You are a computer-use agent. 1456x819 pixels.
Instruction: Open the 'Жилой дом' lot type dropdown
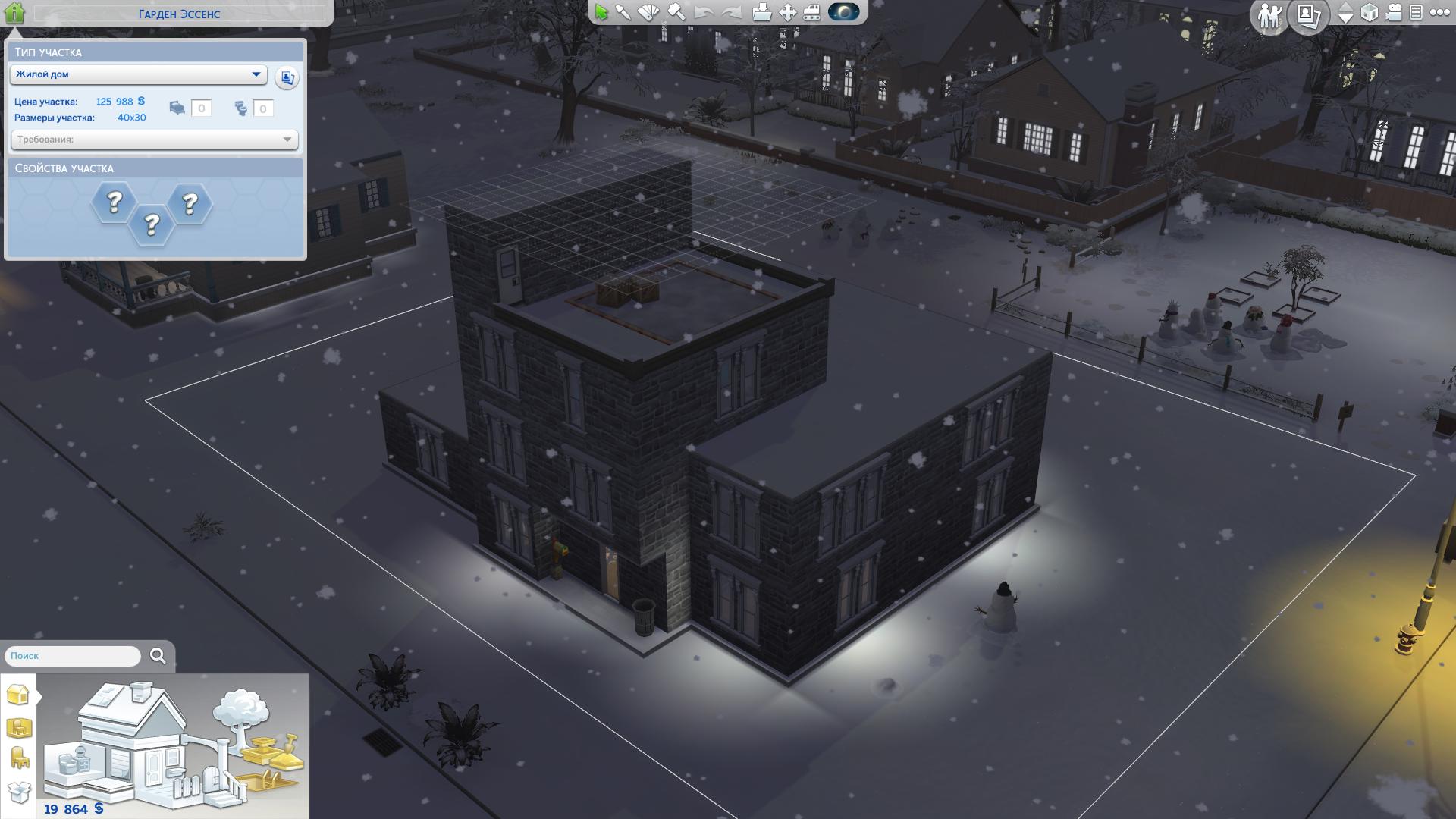click(x=138, y=74)
